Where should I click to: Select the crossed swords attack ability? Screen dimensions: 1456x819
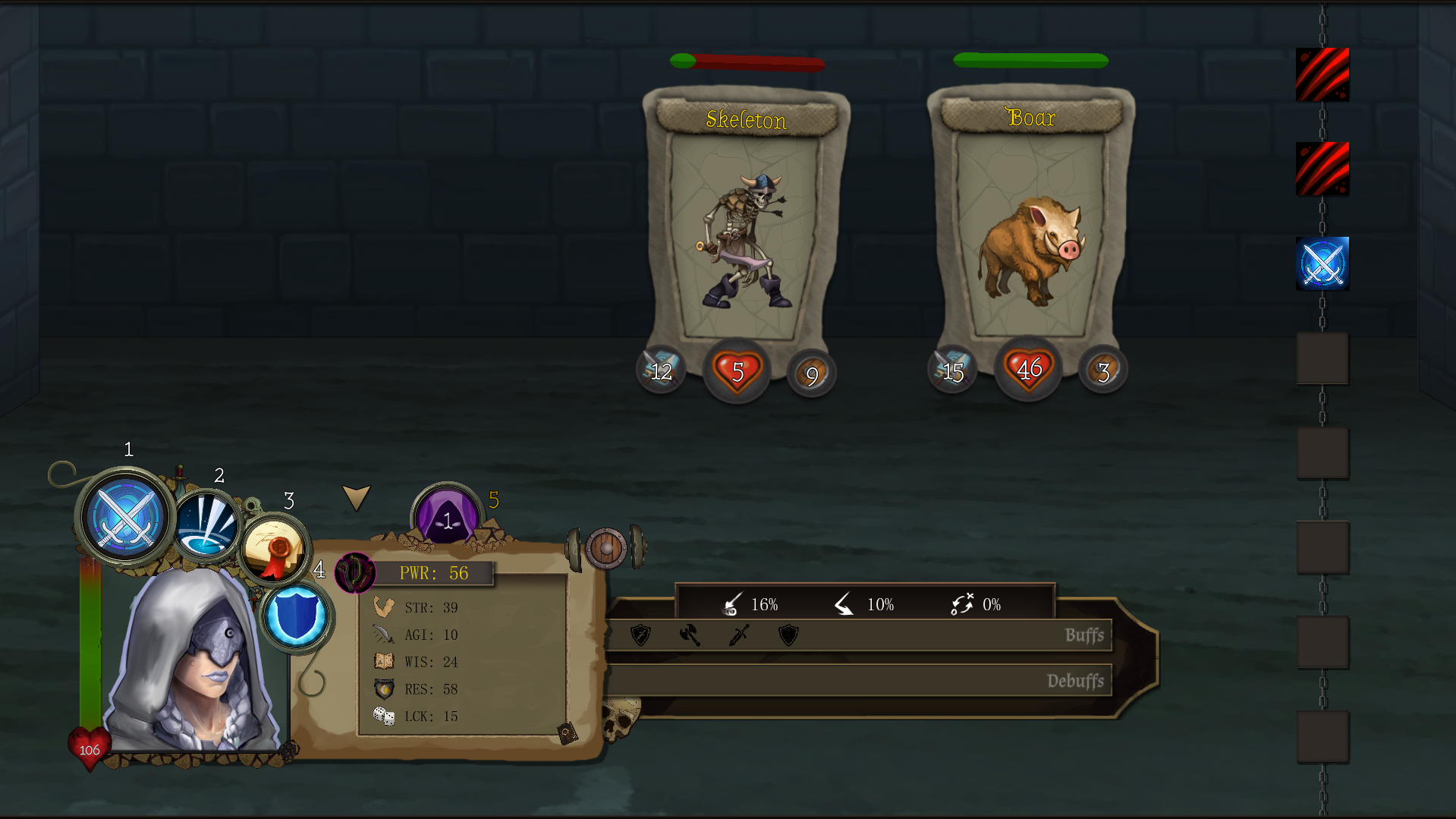click(x=124, y=520)
